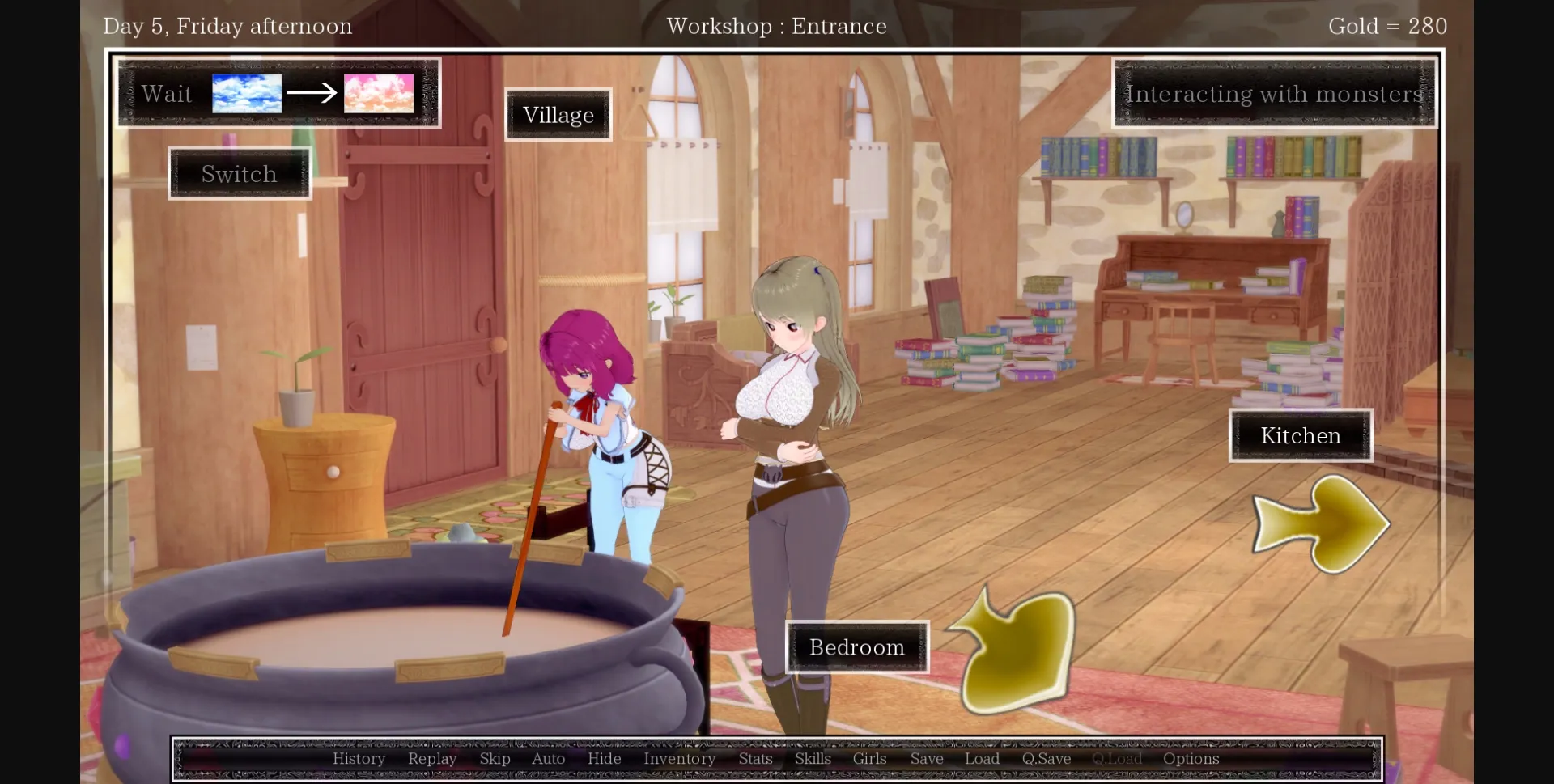Viewport: 1554px width, 784px height.
Task: Open the Skills screen
Action: coord(813,758)
